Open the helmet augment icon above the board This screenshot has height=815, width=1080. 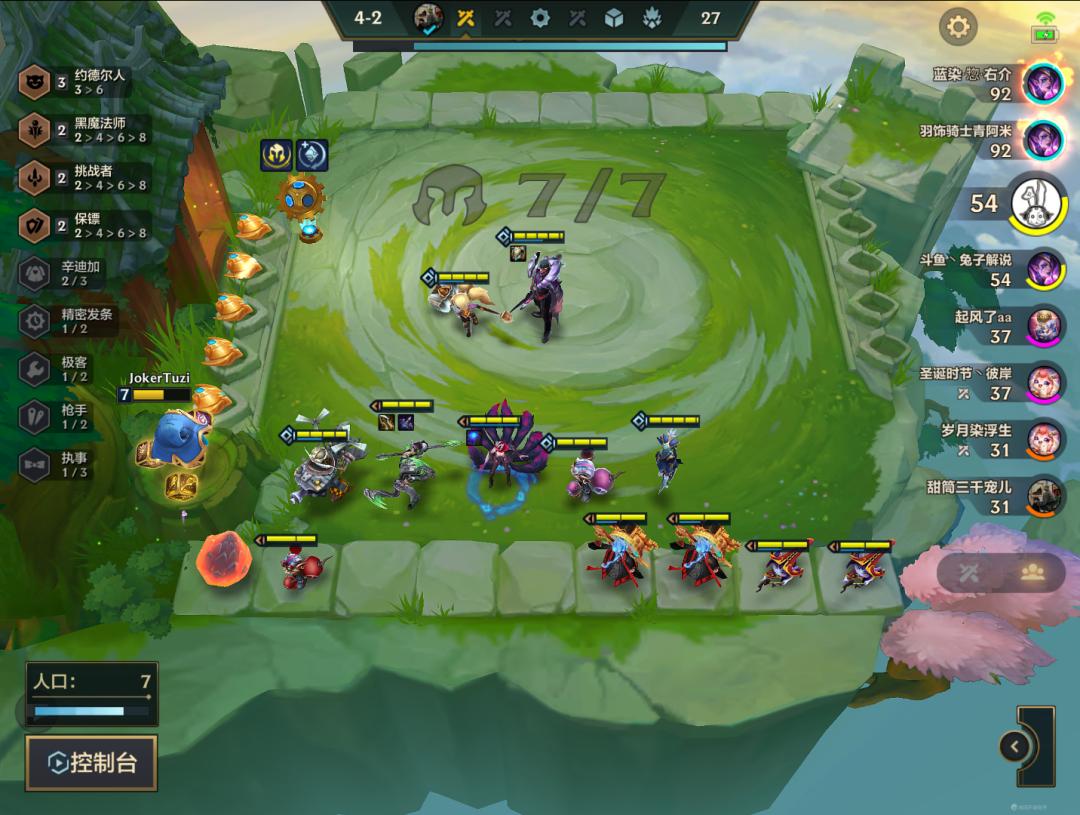[277, 155]
